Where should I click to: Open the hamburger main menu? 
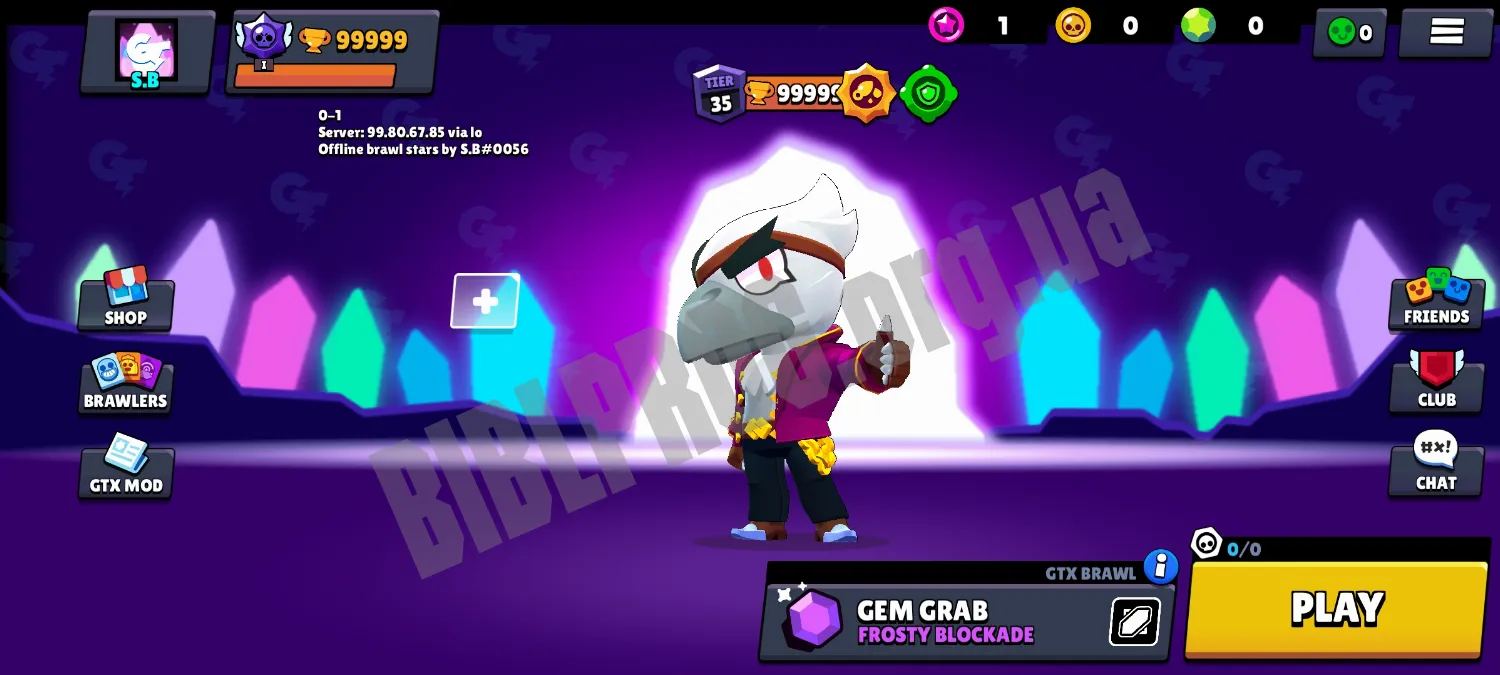[x=1446, y=32]
